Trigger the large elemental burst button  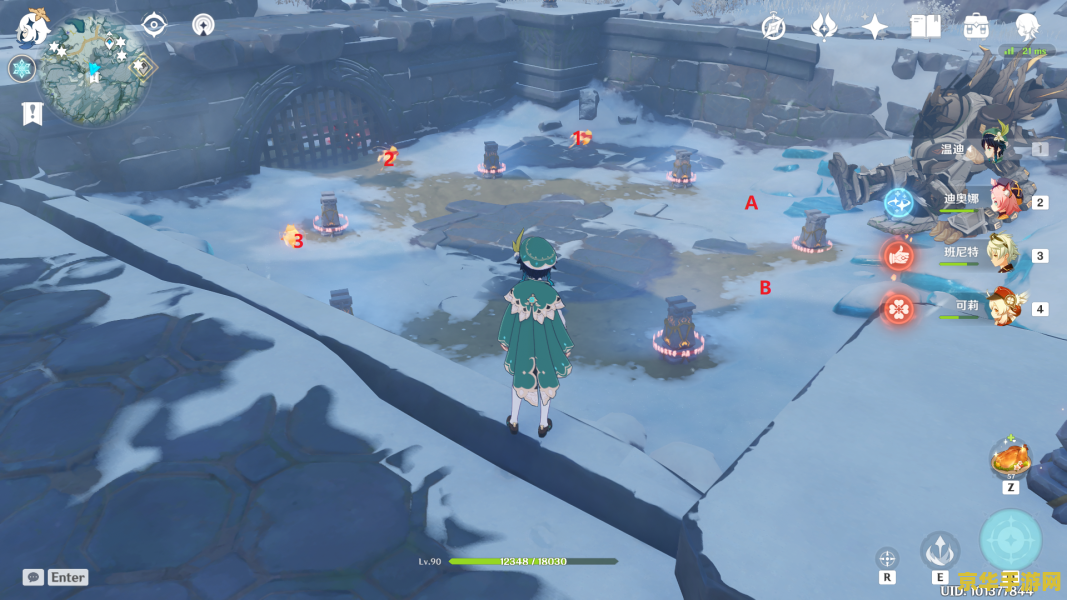1011,541
